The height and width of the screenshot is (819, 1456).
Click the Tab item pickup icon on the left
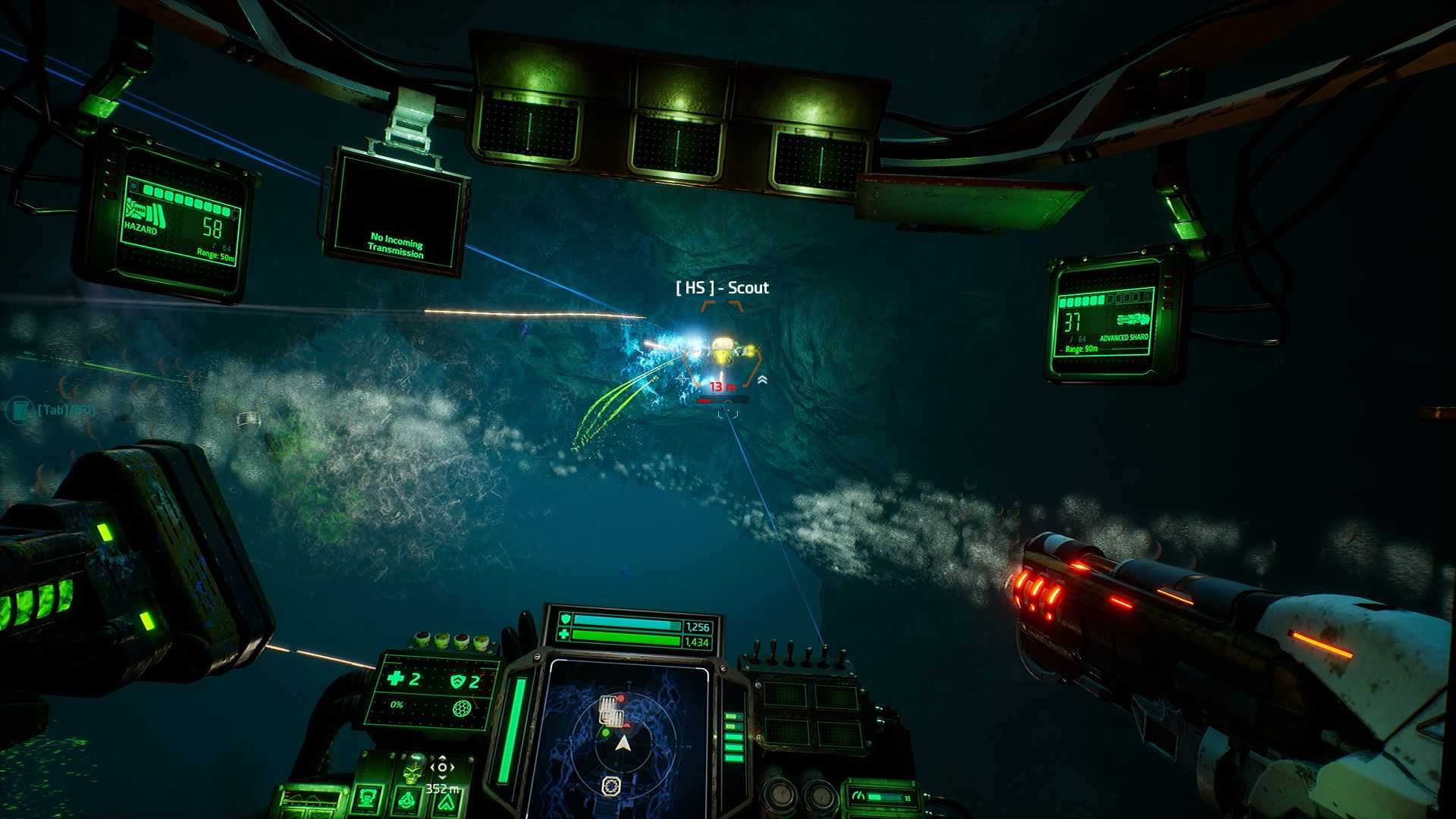(x=18, y=408)
